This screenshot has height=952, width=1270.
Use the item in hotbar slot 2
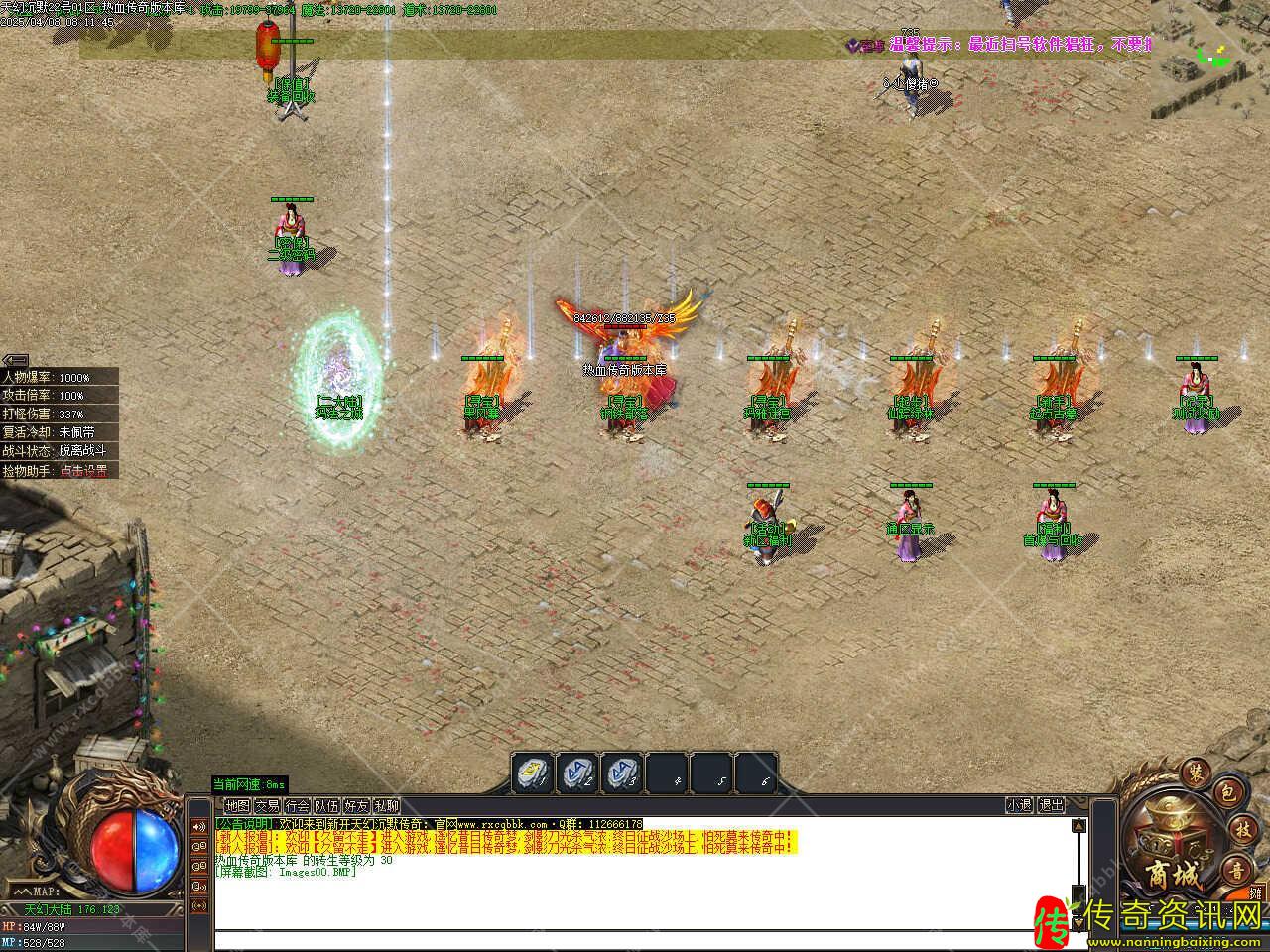coord(577,773)
